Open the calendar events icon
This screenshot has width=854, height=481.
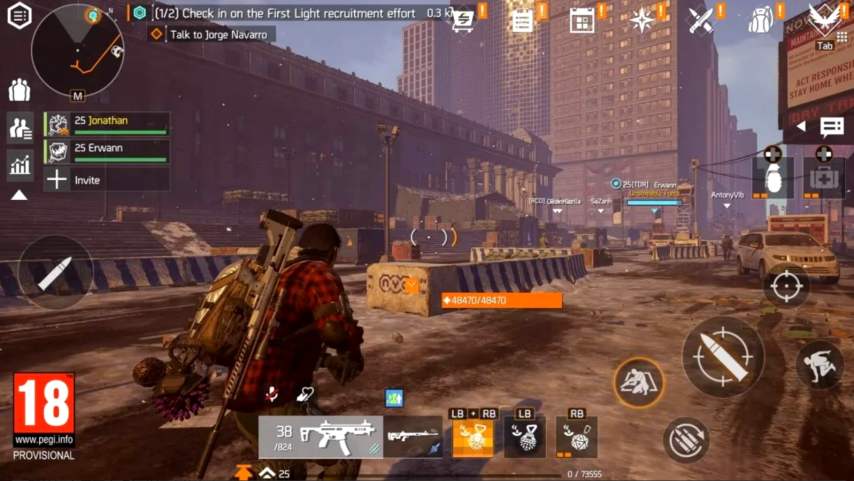pyautogui.click(x=582, y=20)
